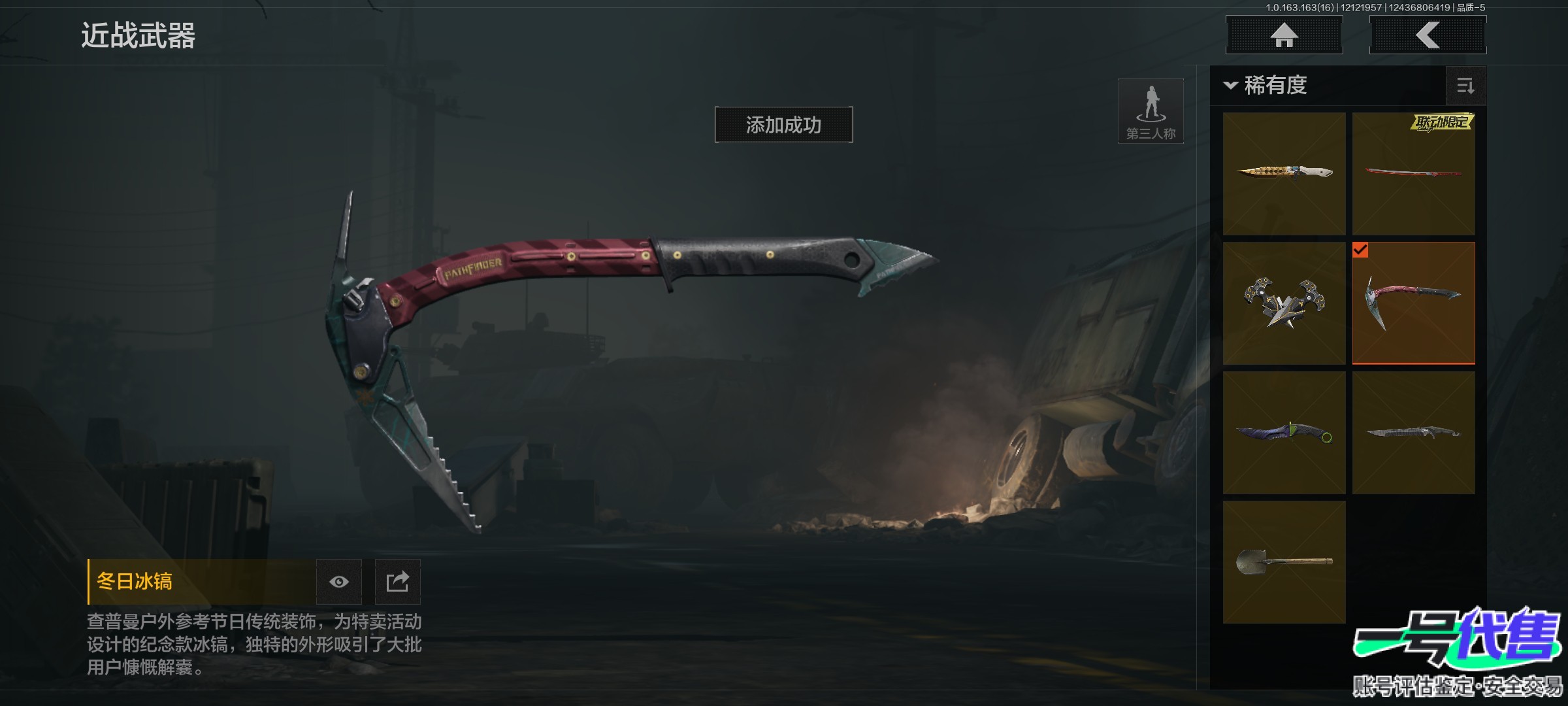Toggle the eye preview icon
This screenshot has height=706, width=1568.
[x=338, y=582]
